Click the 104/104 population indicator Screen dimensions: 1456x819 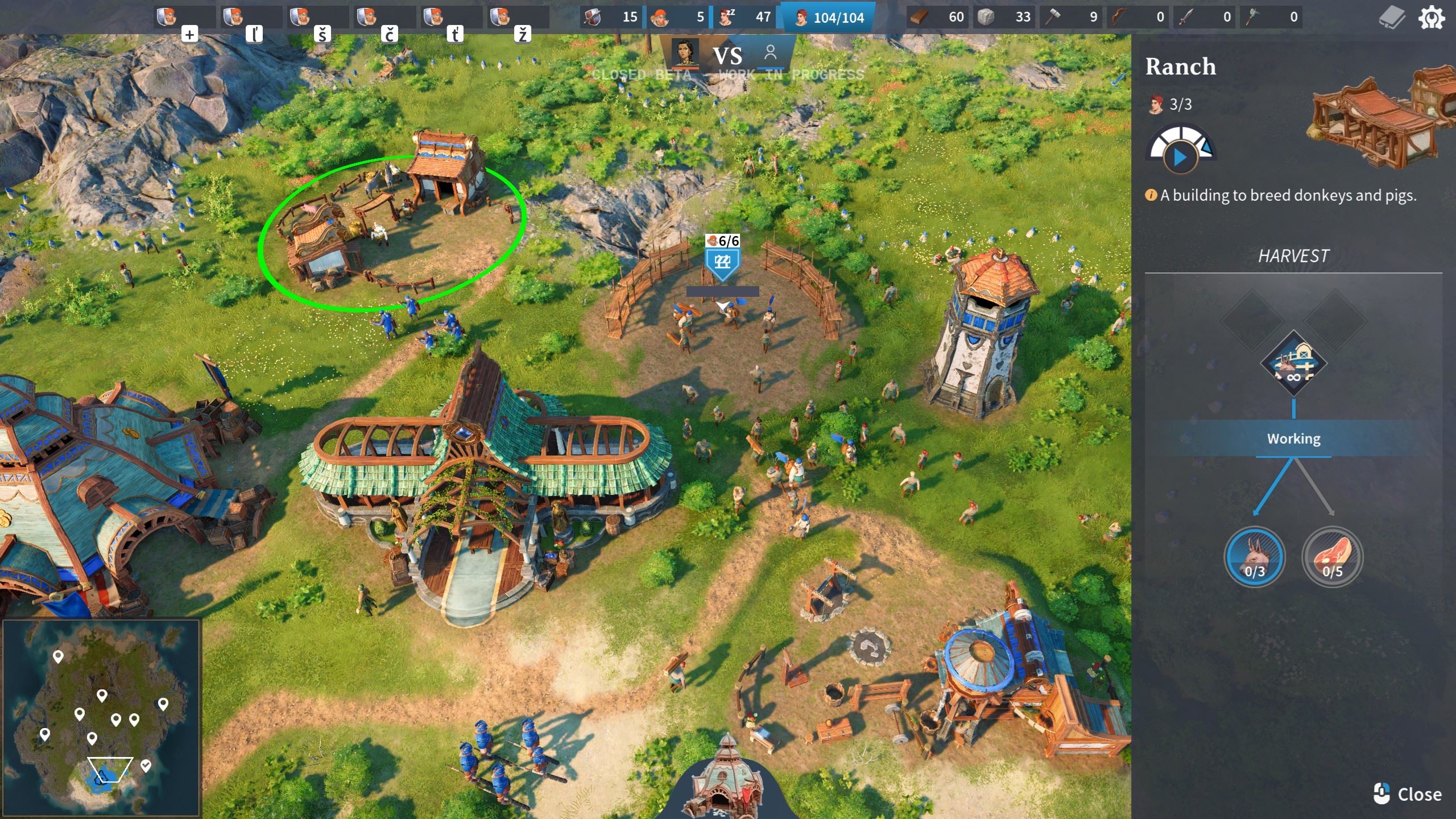click(828, 18)
